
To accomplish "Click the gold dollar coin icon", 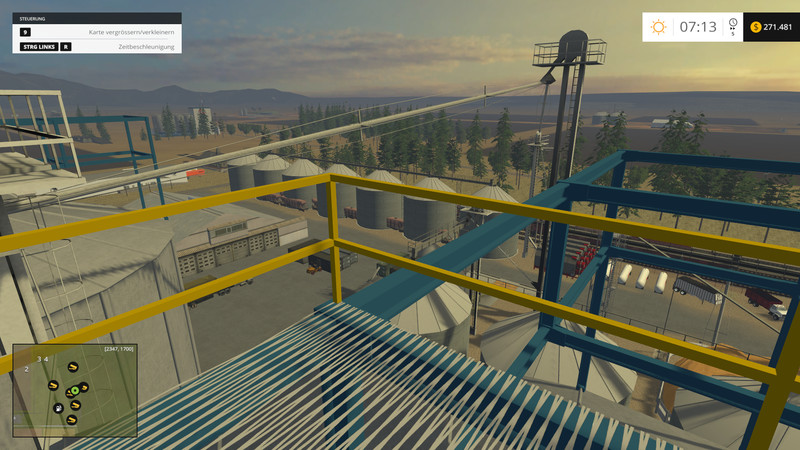I will pos(755,27).
